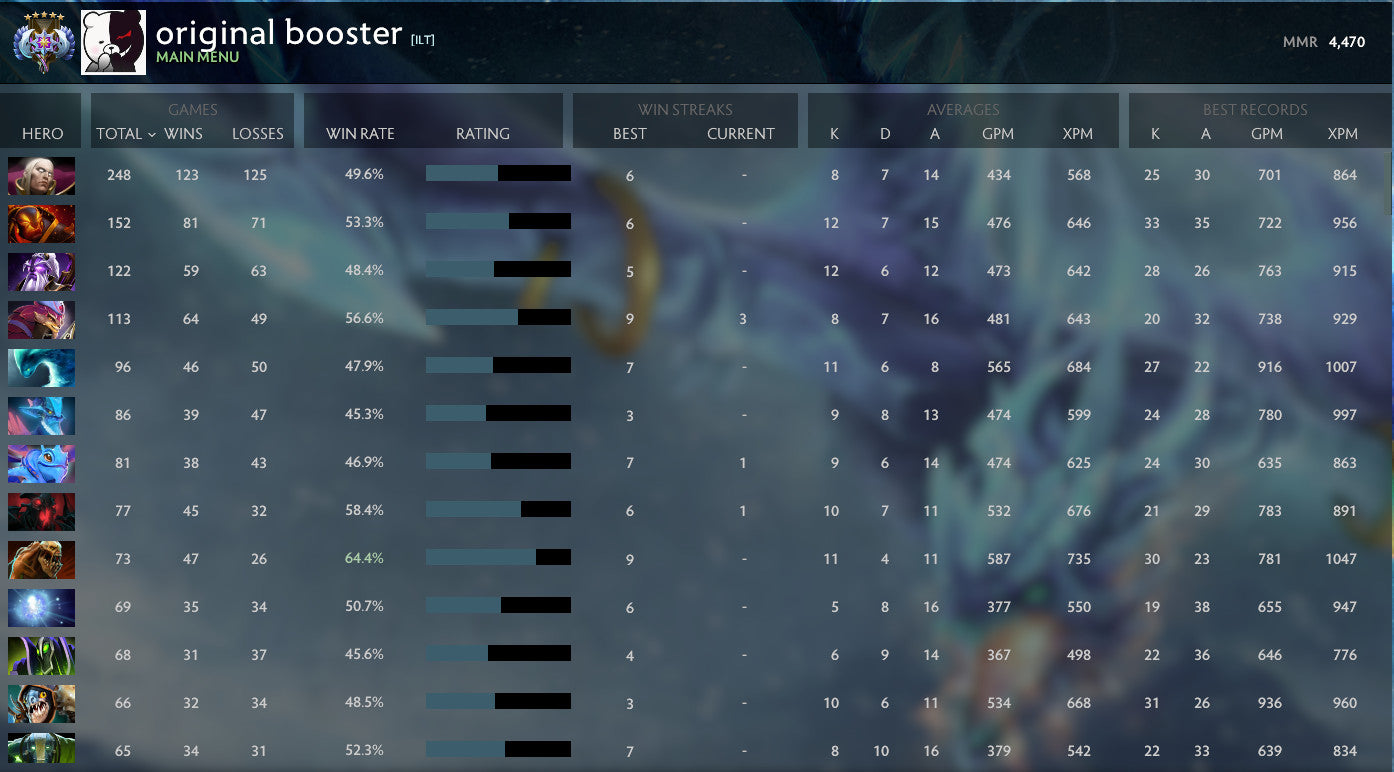This screenshot has height=772, width=1394.
Task: Click the glowing blue orb hero portrait
Action: coord(41,607)
